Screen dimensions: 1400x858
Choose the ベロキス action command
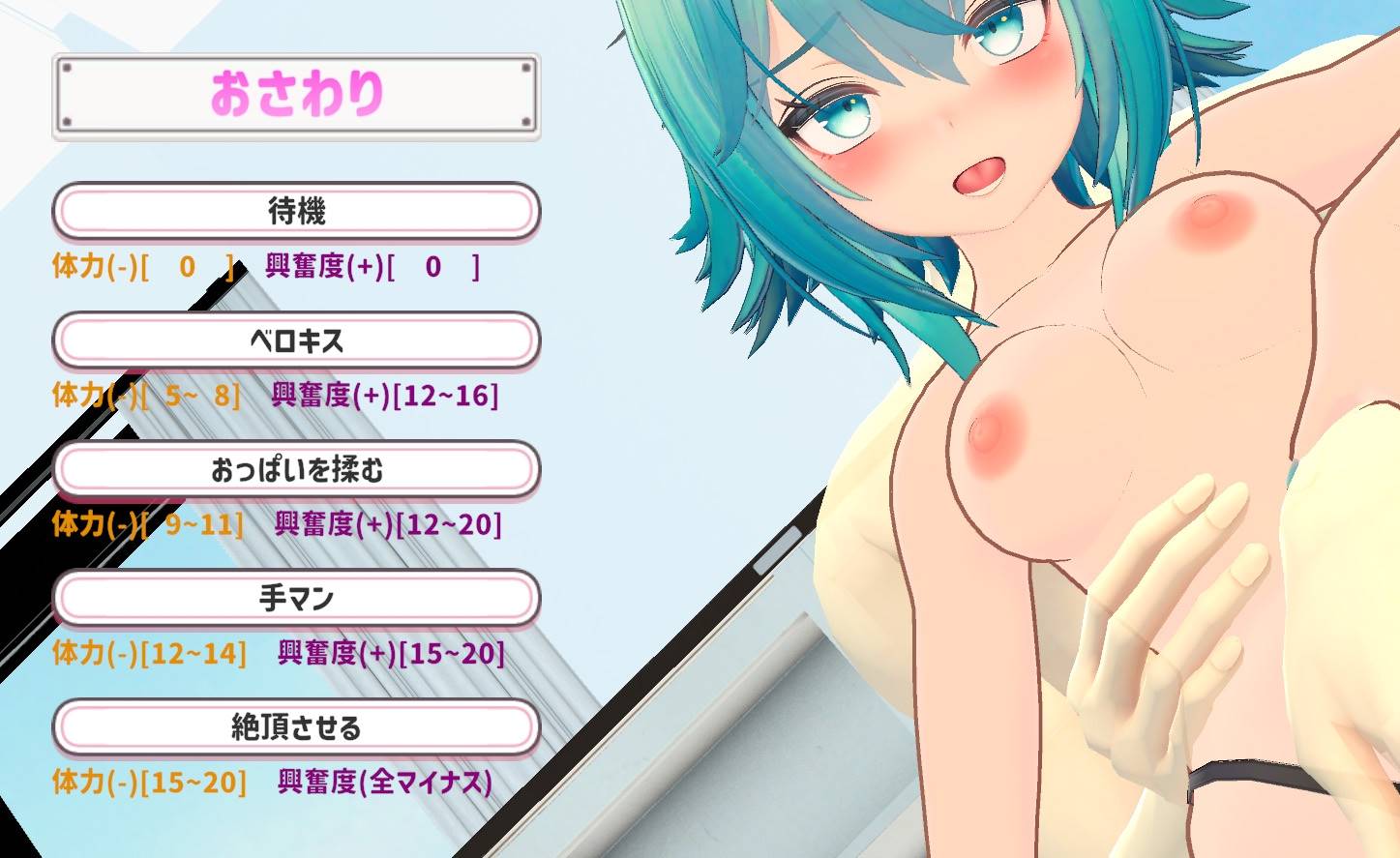(x=297, y=340)
